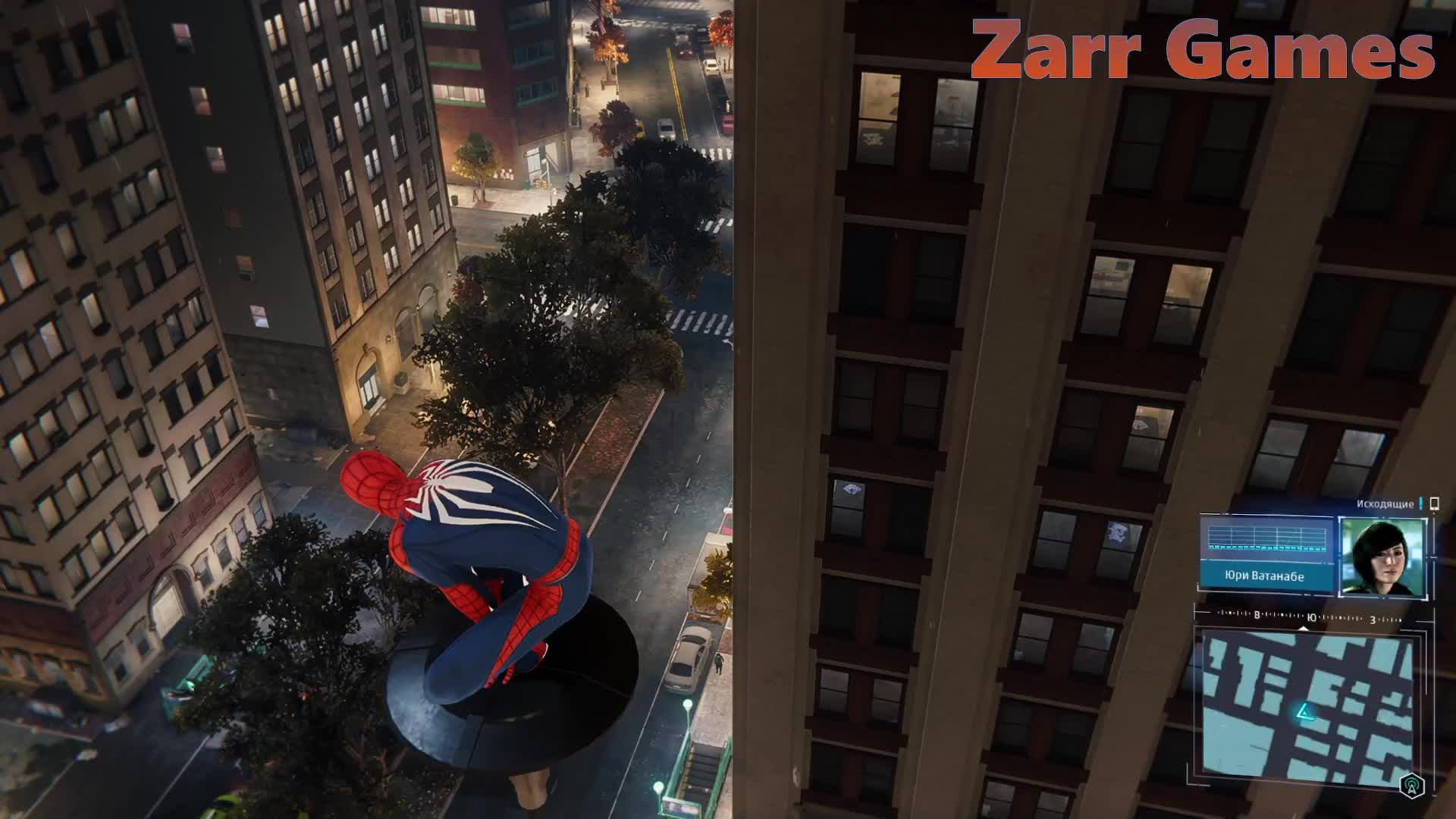Click the З direction marker on the compass
The width and height of the screenshot is (1456, 819).
1372,620
